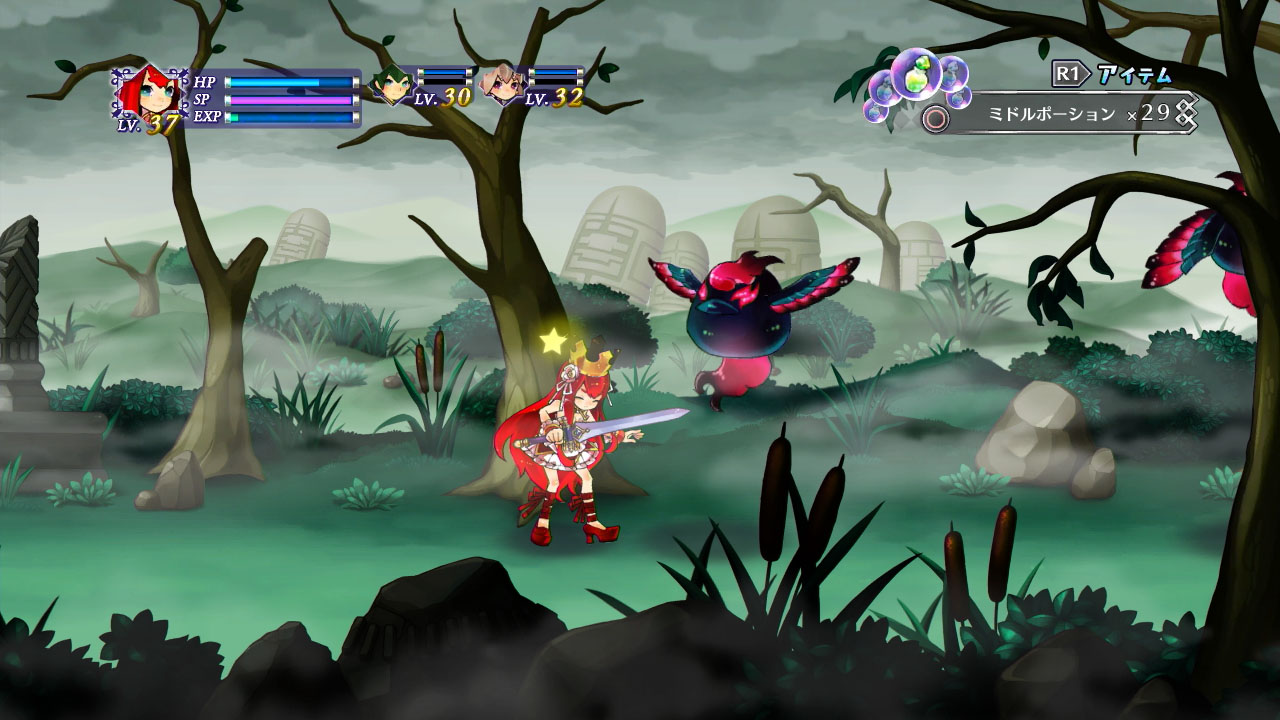Click the LV.30 ally's health bar

coord(447,72)
